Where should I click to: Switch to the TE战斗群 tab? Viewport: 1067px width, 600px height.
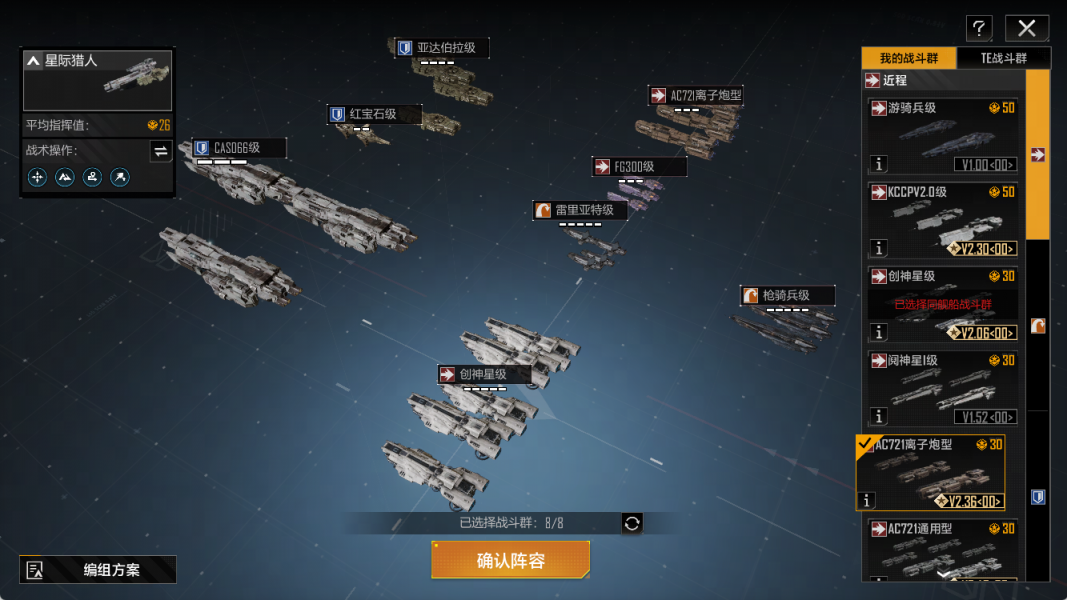tap(1003, 58)
